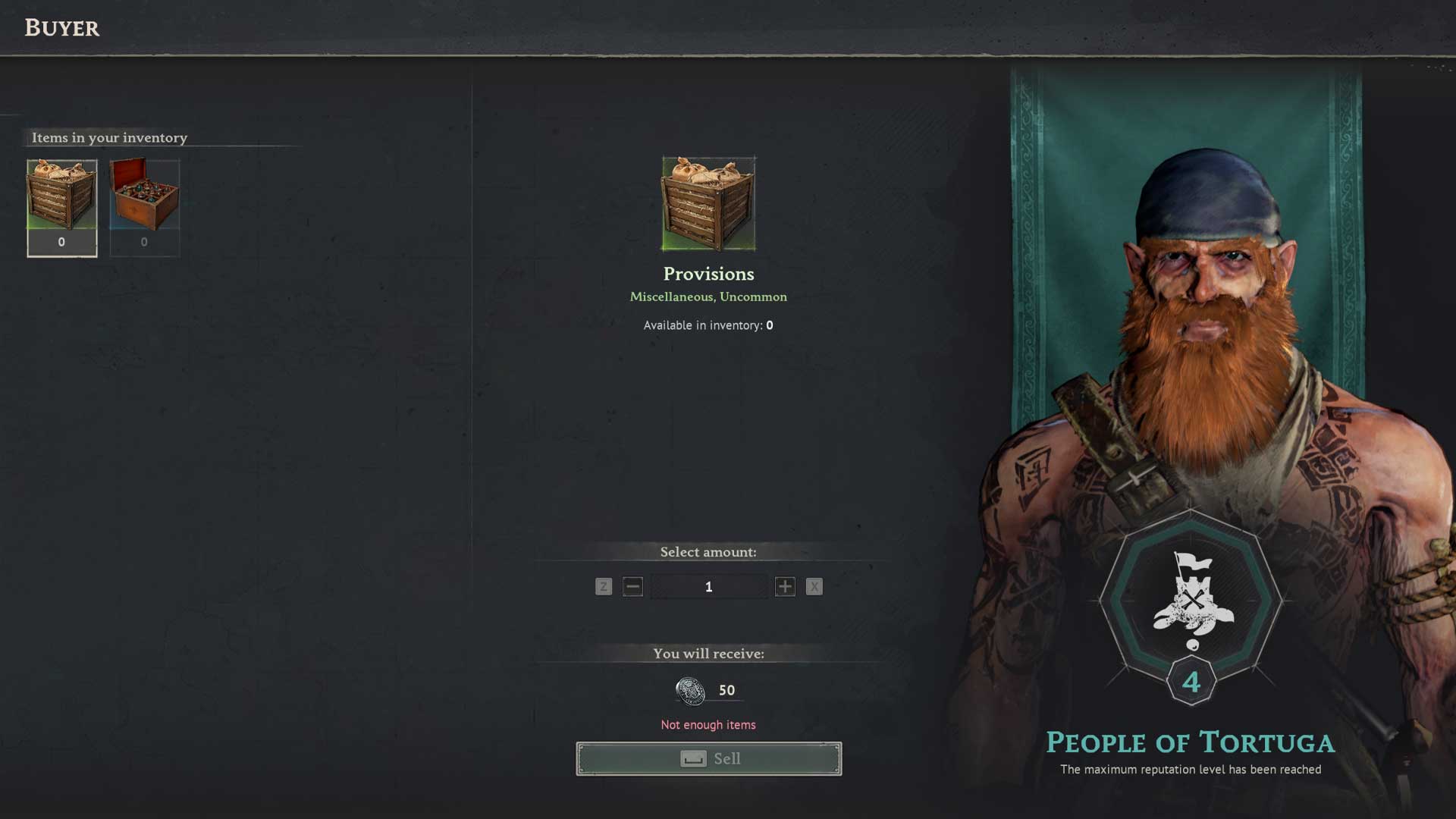1456x819 pixels.
Task: Click the Sell coin-purse icon on the button
Action: coord(695,758)
